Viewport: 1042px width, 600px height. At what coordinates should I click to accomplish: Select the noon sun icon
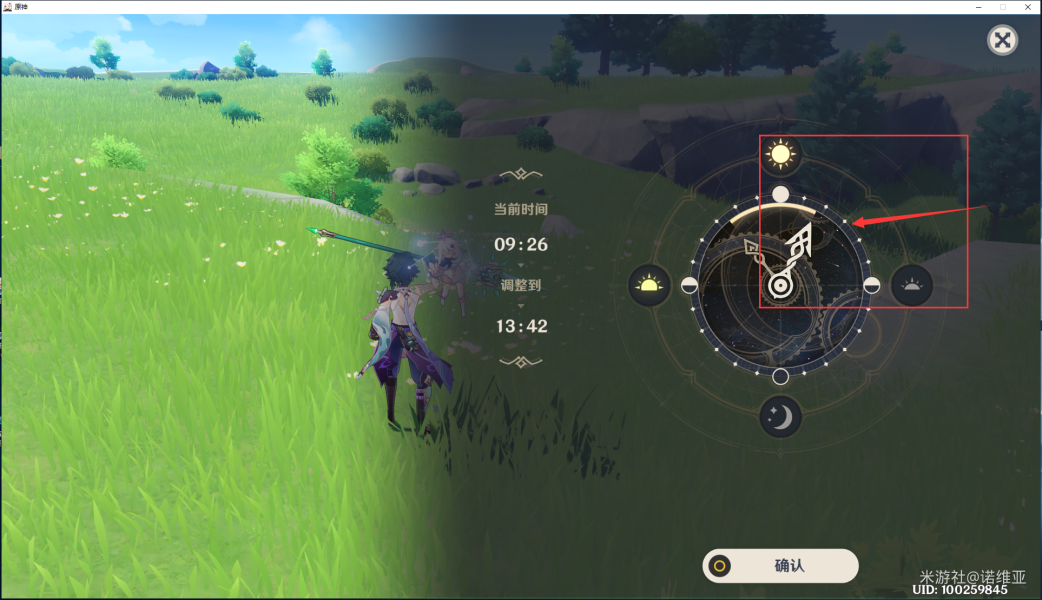pos(780,154)
